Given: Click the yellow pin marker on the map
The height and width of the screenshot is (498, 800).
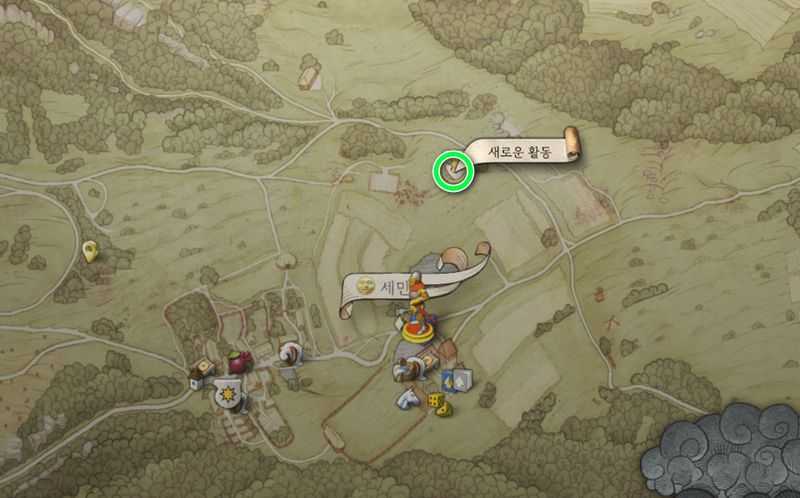Looking at the screenshot, I should click(91, 251).
